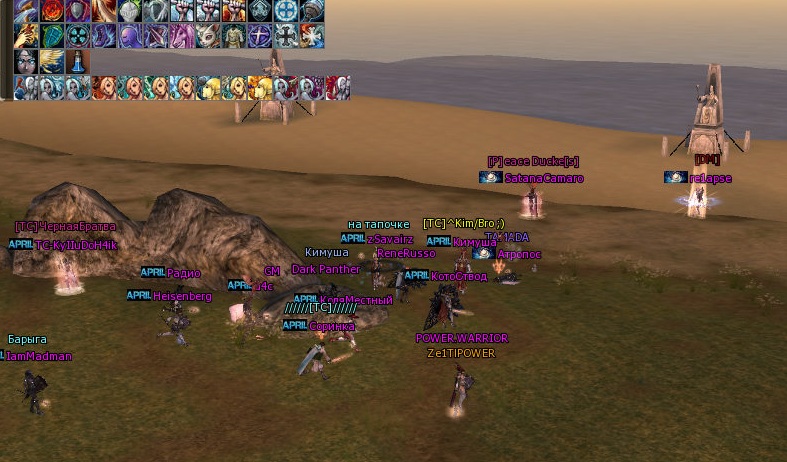Select the white tunic armor buff
The image size is (787, 462).
(x=233, y=36)
